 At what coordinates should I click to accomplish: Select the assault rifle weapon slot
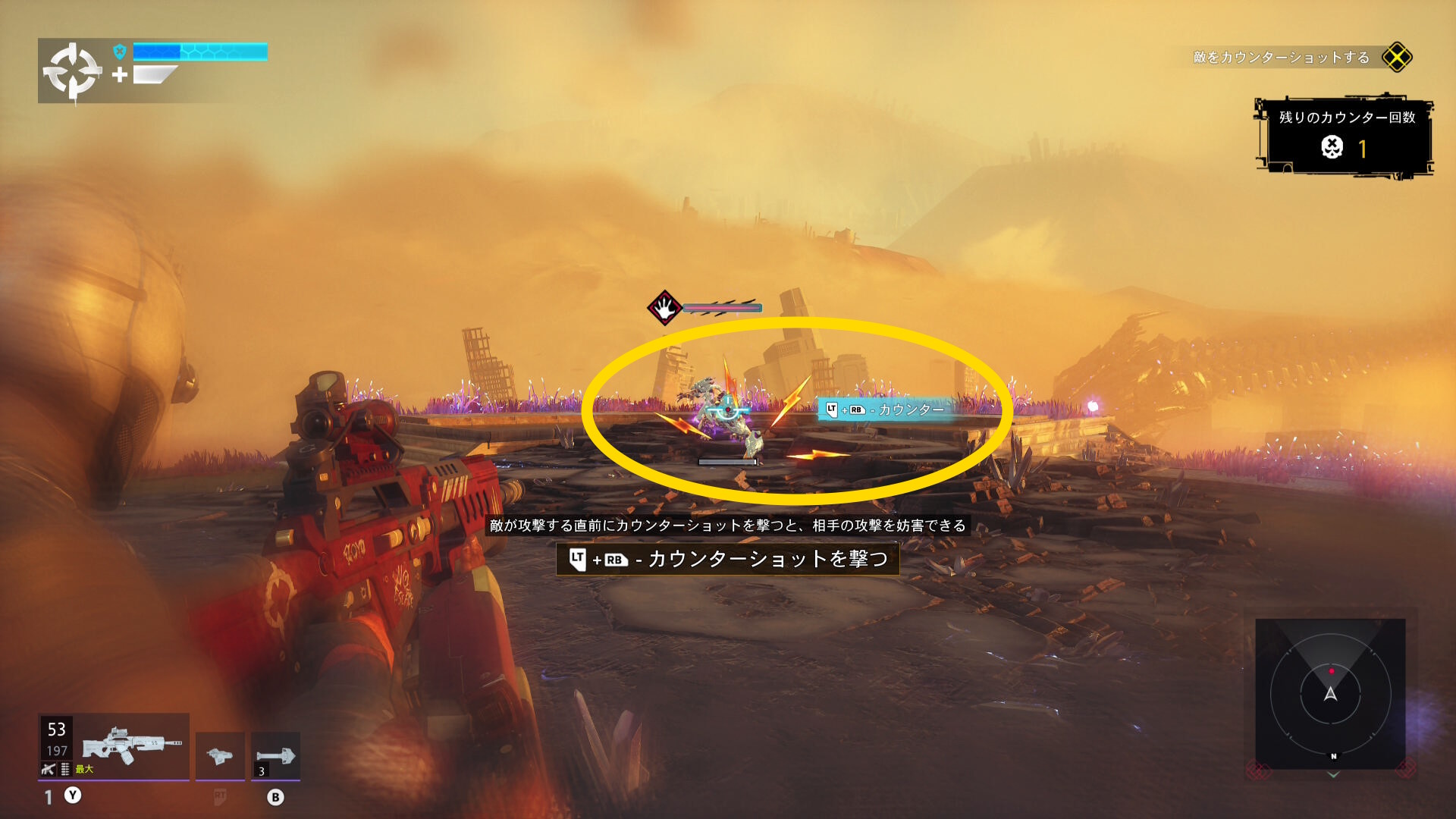(x=131, y=745)
